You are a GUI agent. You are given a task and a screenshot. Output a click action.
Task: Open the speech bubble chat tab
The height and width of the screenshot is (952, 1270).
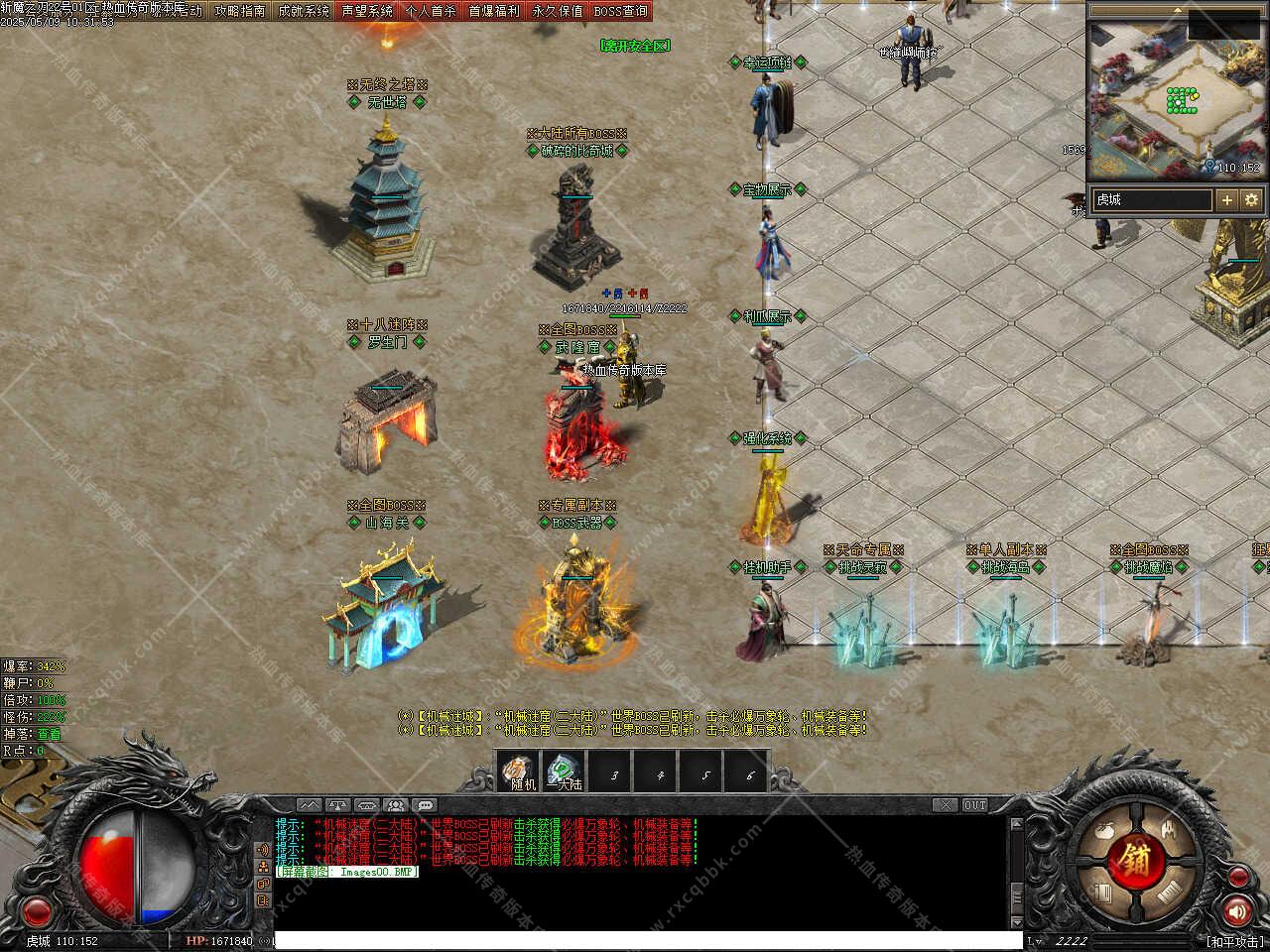click(425, 805)
